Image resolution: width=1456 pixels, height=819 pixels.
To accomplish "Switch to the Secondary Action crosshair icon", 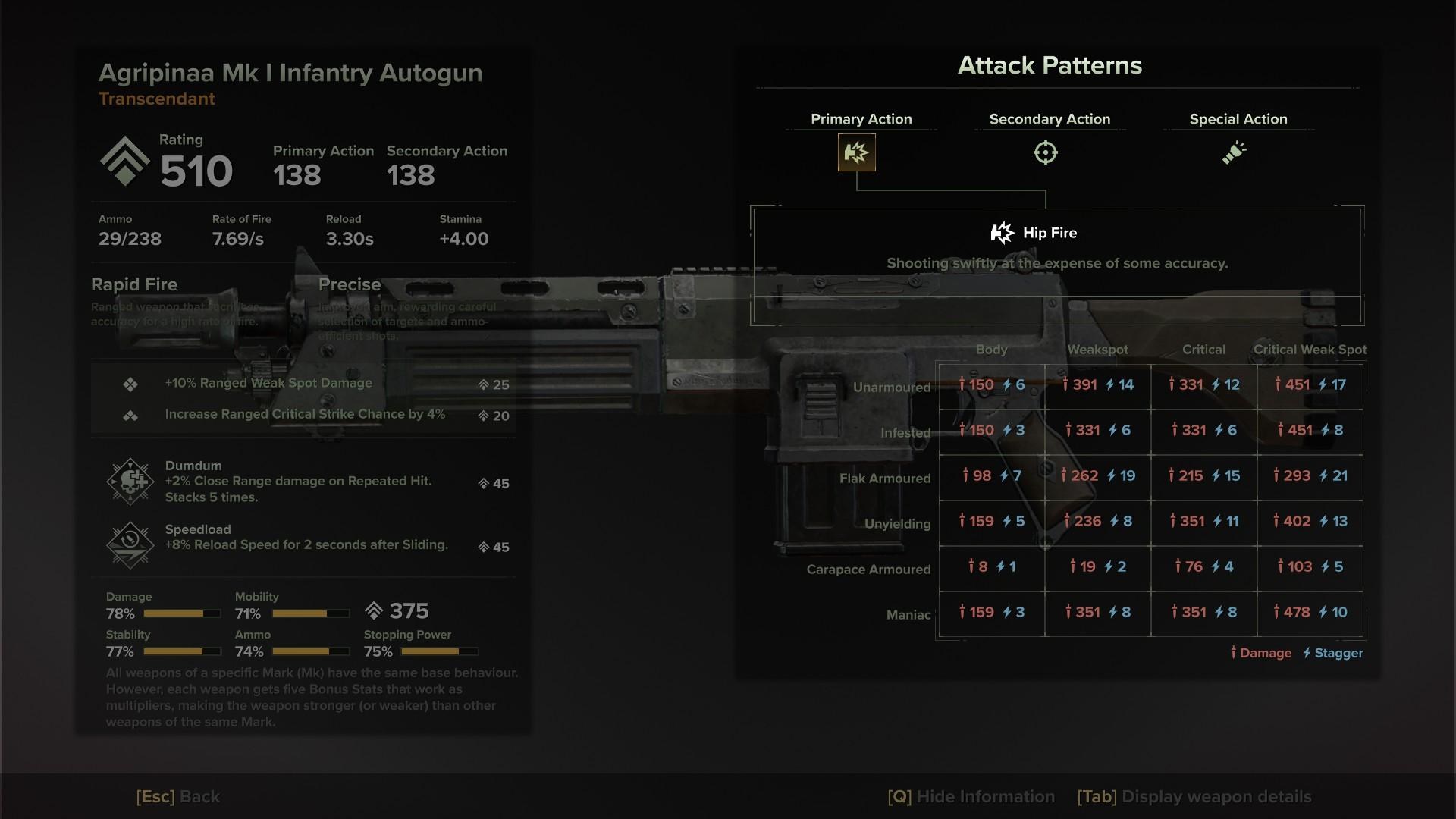I will (x=1045, y=152).
